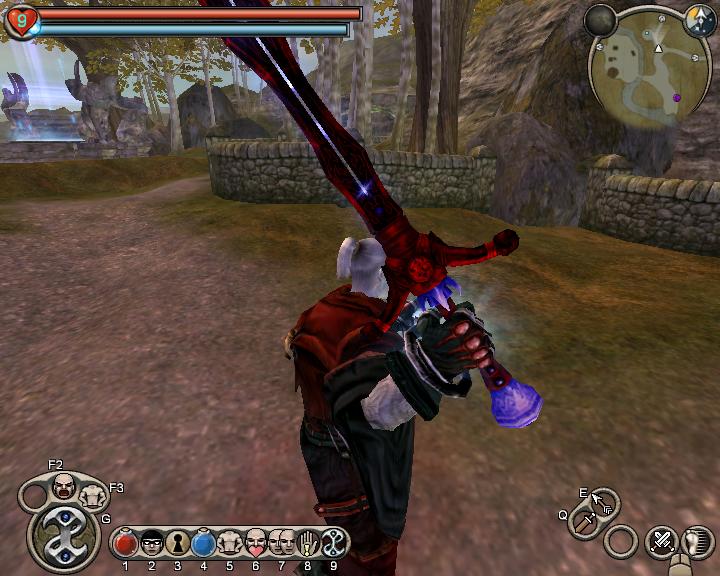Click the crossed swords attack icon
The image size is (720, 576).
[662, 542]
